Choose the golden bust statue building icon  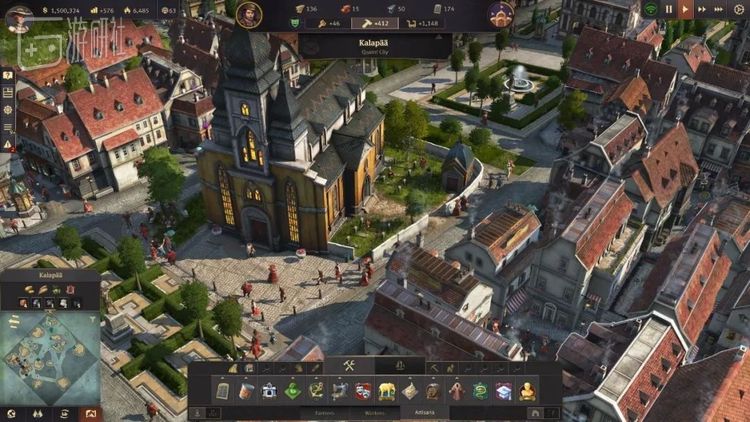coord(527,390)
